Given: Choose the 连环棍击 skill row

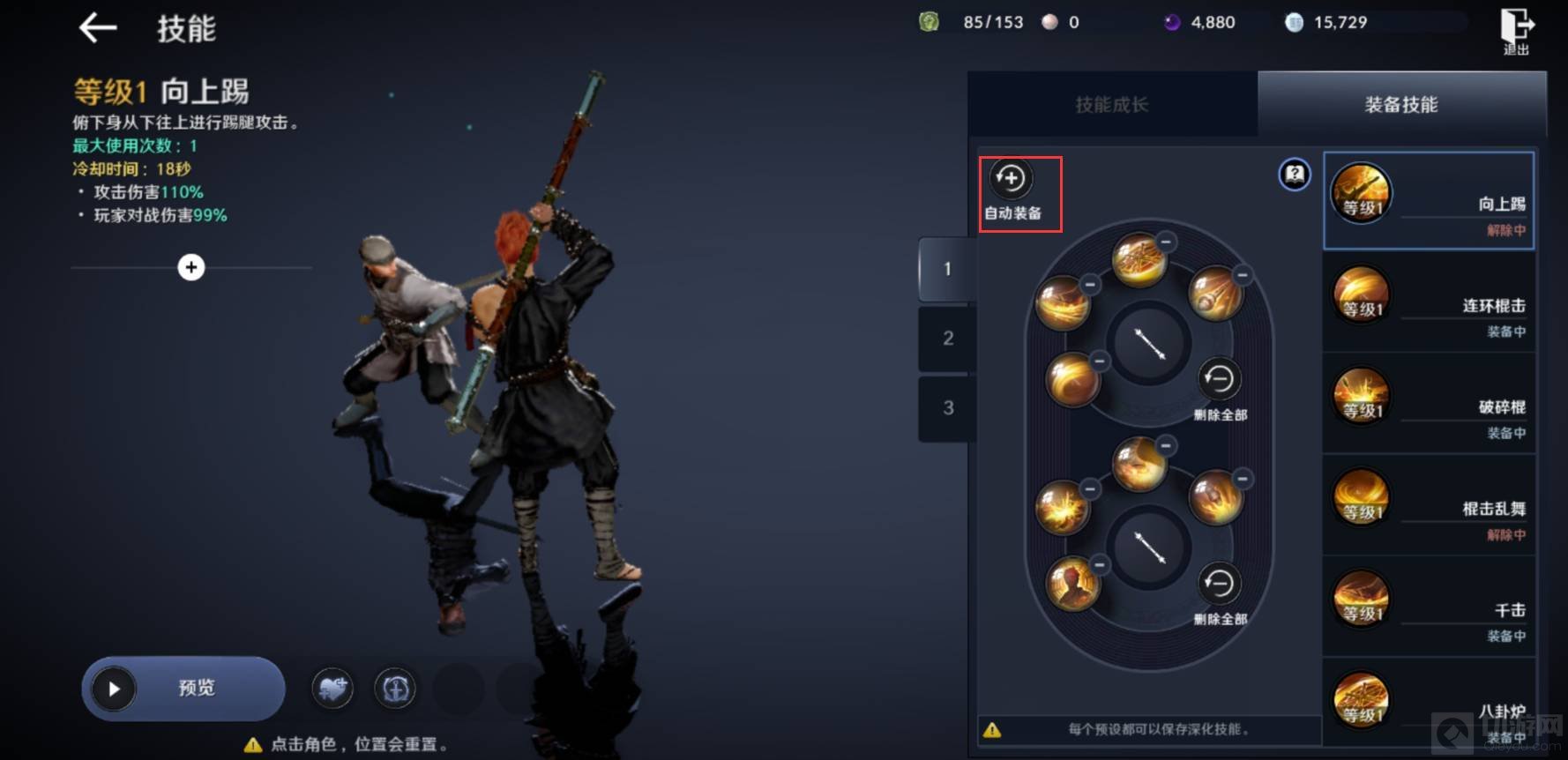Looking at the screenshot, I should point(1429,304).
